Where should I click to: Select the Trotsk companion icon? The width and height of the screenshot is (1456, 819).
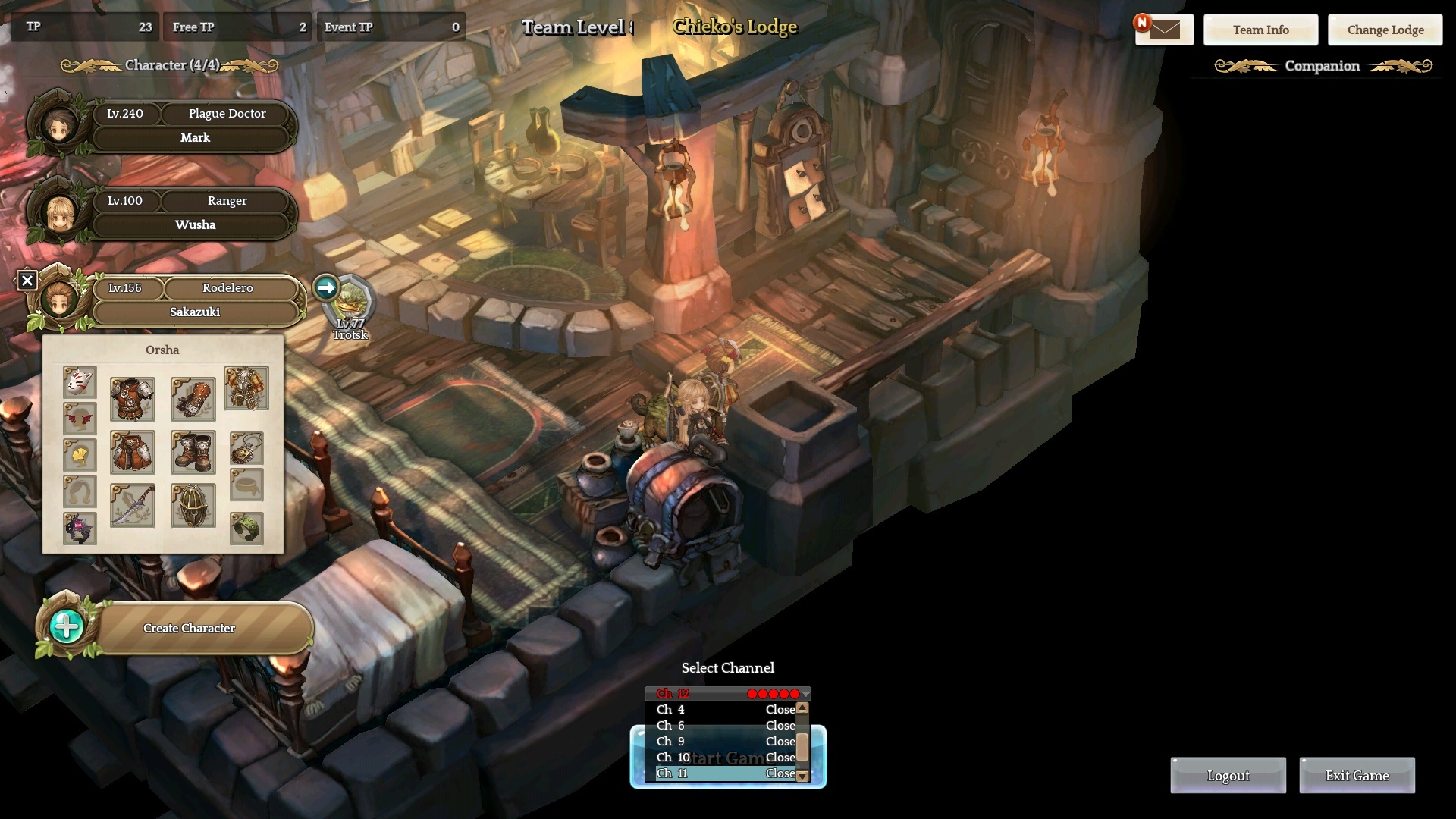(x=350, y=303)
